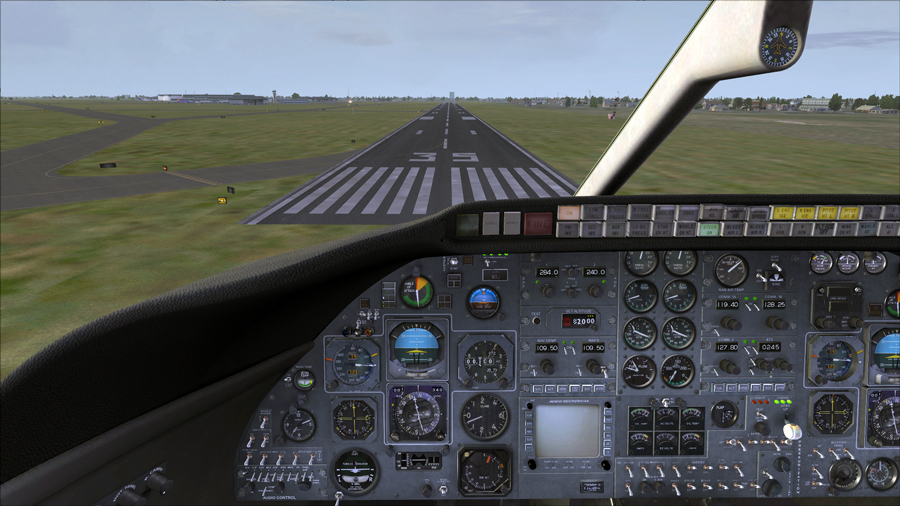Click the red FIRE warning button
This screenshot has height=506, width=900.
[x=538, y=224]
